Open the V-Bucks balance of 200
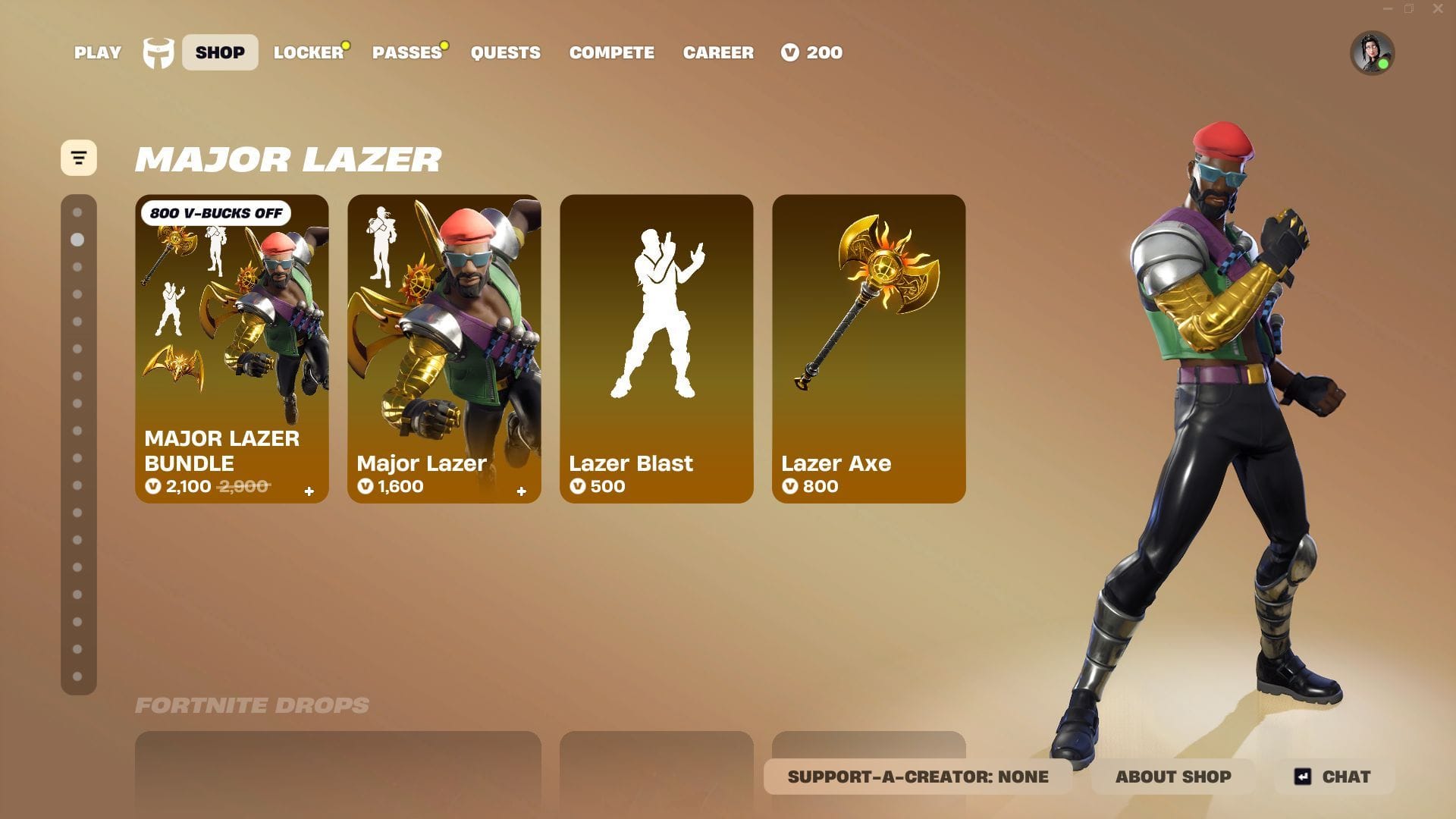 (812, 52)
